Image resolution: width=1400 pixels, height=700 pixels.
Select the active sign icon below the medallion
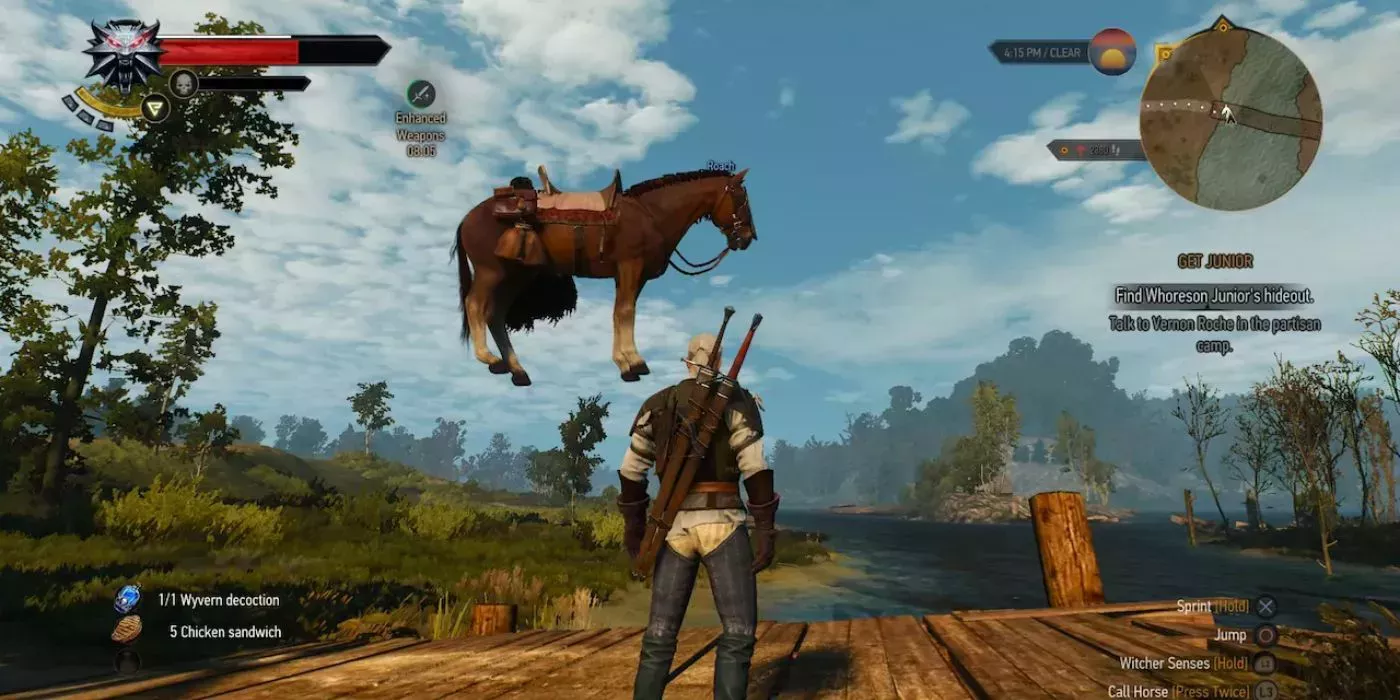pos(155,107)
